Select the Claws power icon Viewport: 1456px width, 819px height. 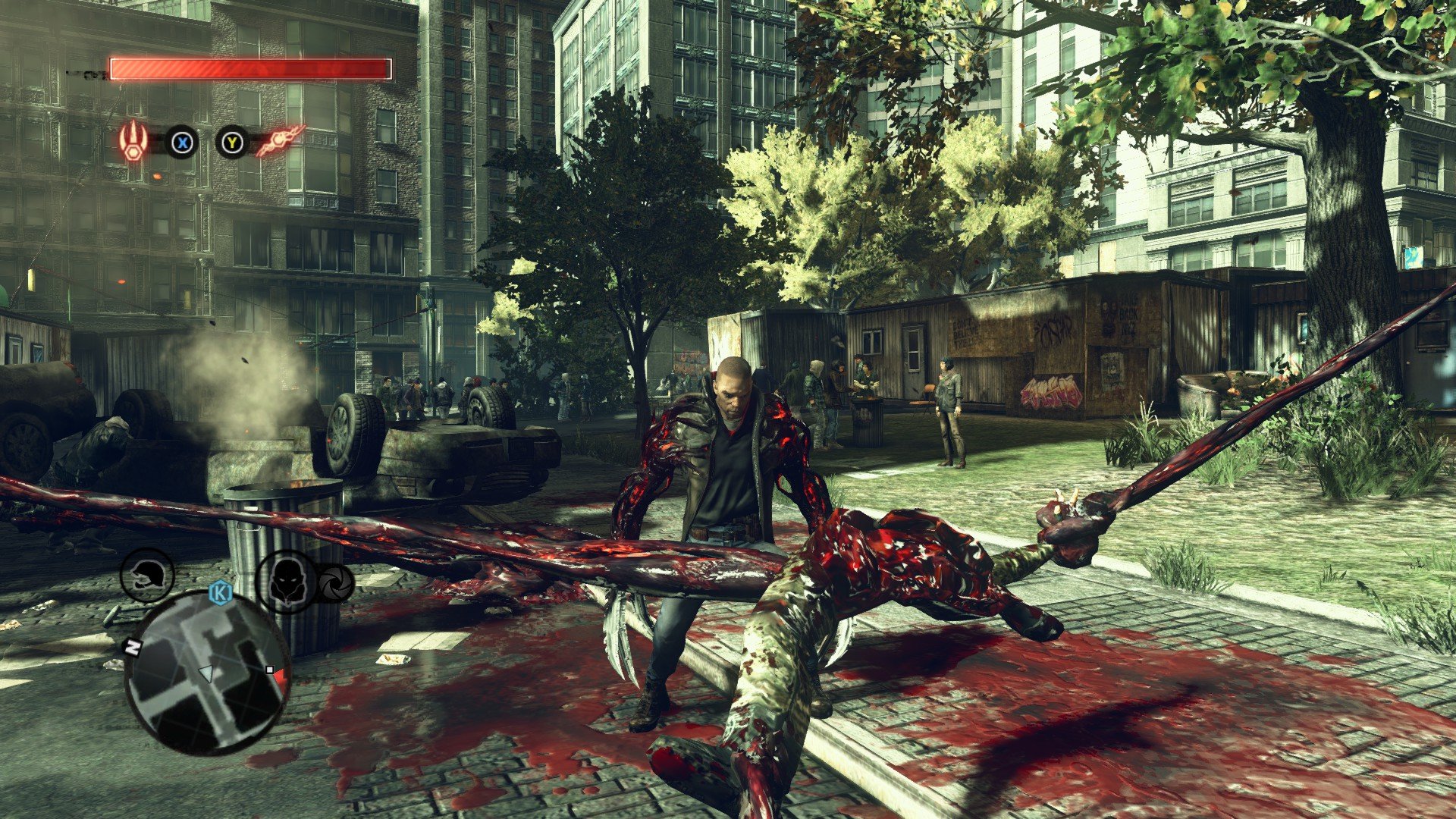(133, 141)
